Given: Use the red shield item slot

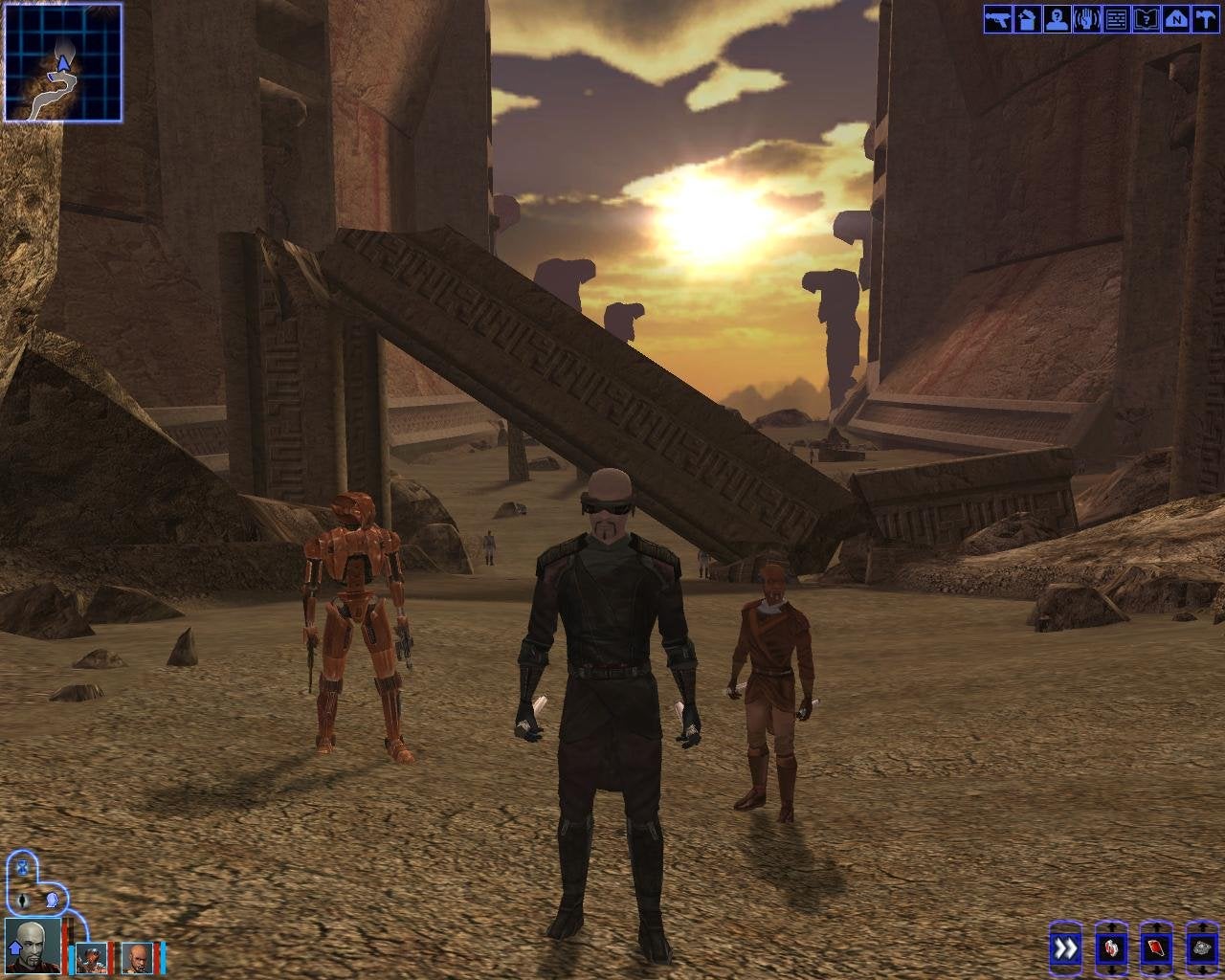Looking at the screenshot, I should pos(1156,948).
